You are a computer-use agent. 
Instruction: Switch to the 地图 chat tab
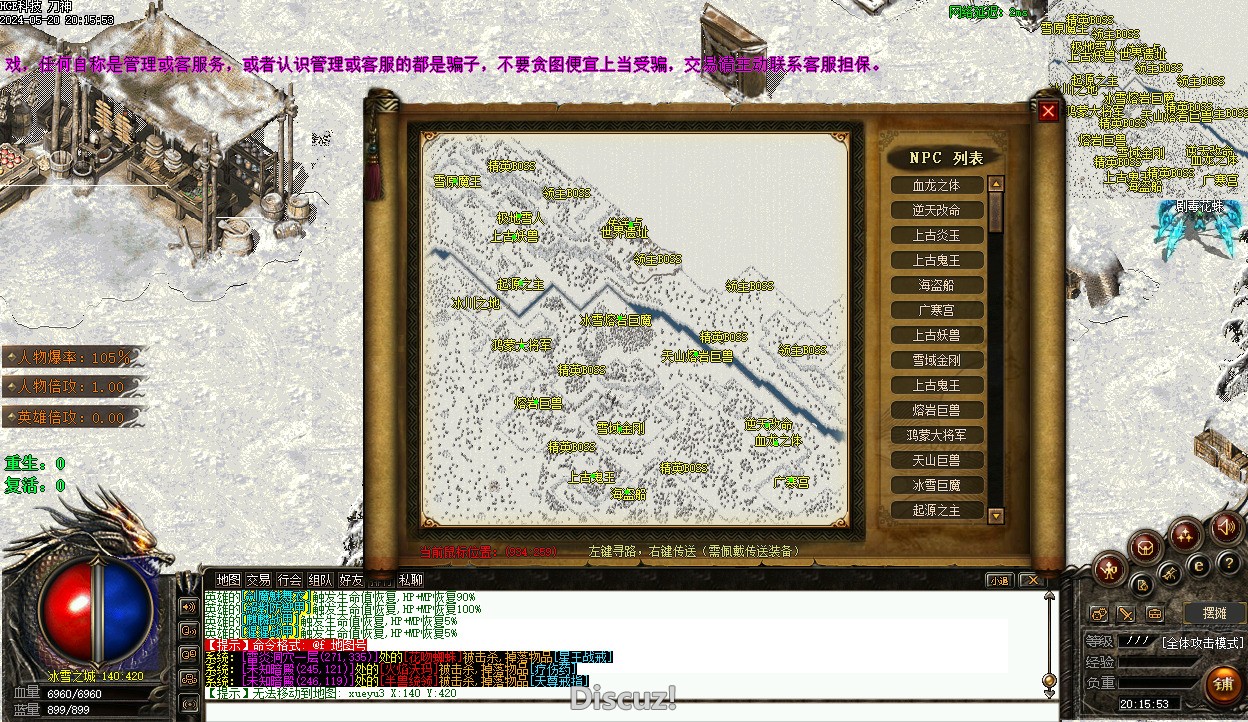229,579
